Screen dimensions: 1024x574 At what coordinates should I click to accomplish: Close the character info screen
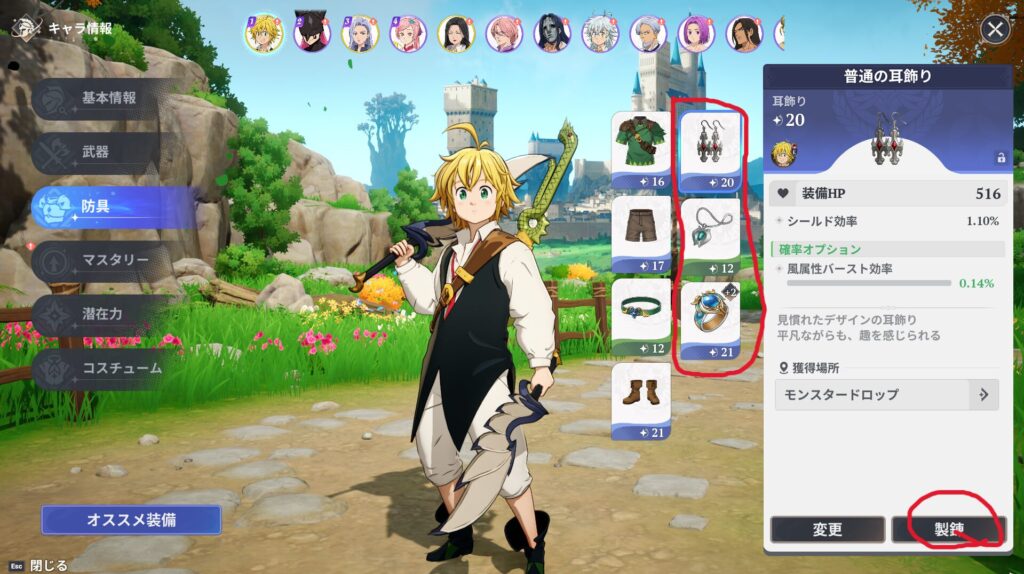[994, 30]
